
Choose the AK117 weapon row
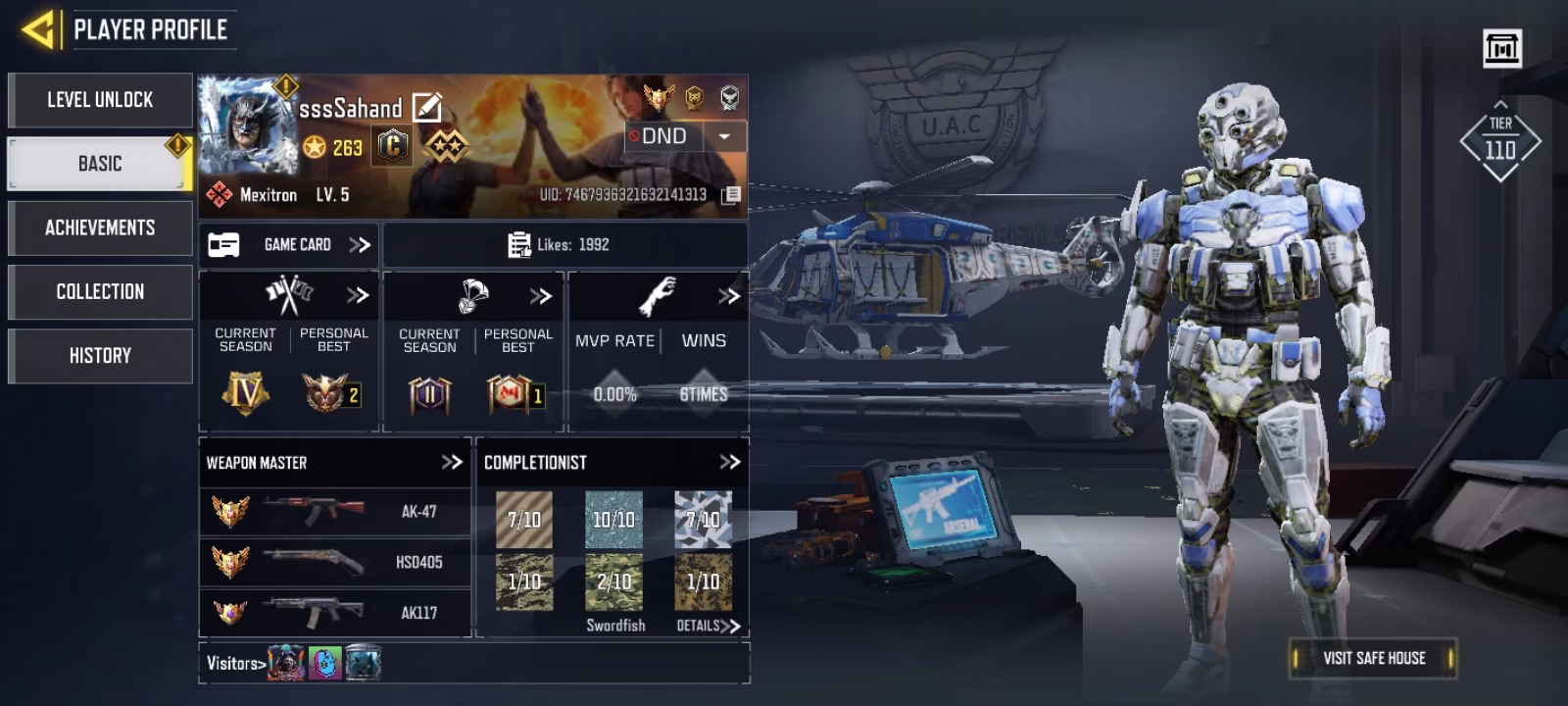333,613
